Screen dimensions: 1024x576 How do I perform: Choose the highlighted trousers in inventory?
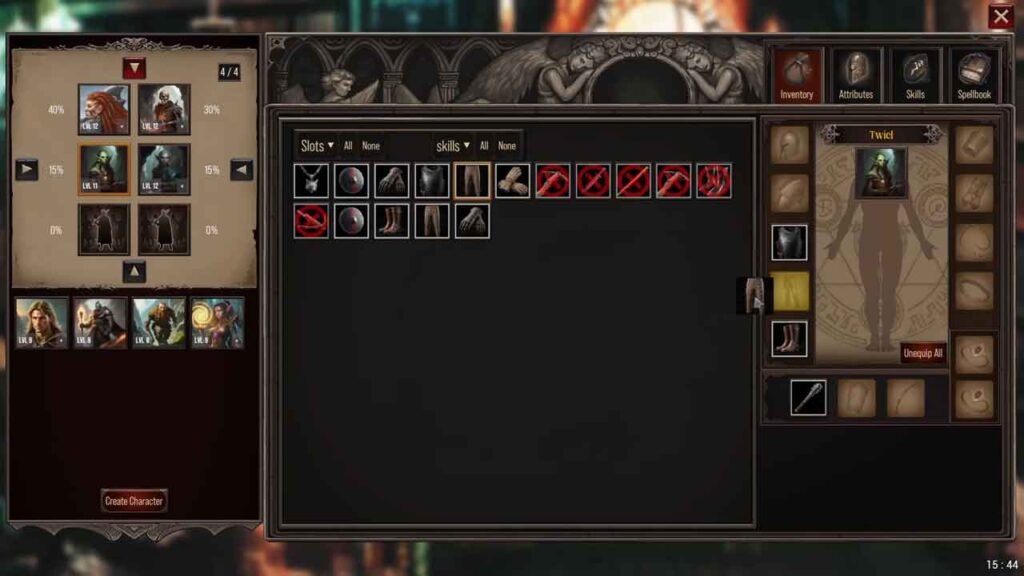point(472,181)
